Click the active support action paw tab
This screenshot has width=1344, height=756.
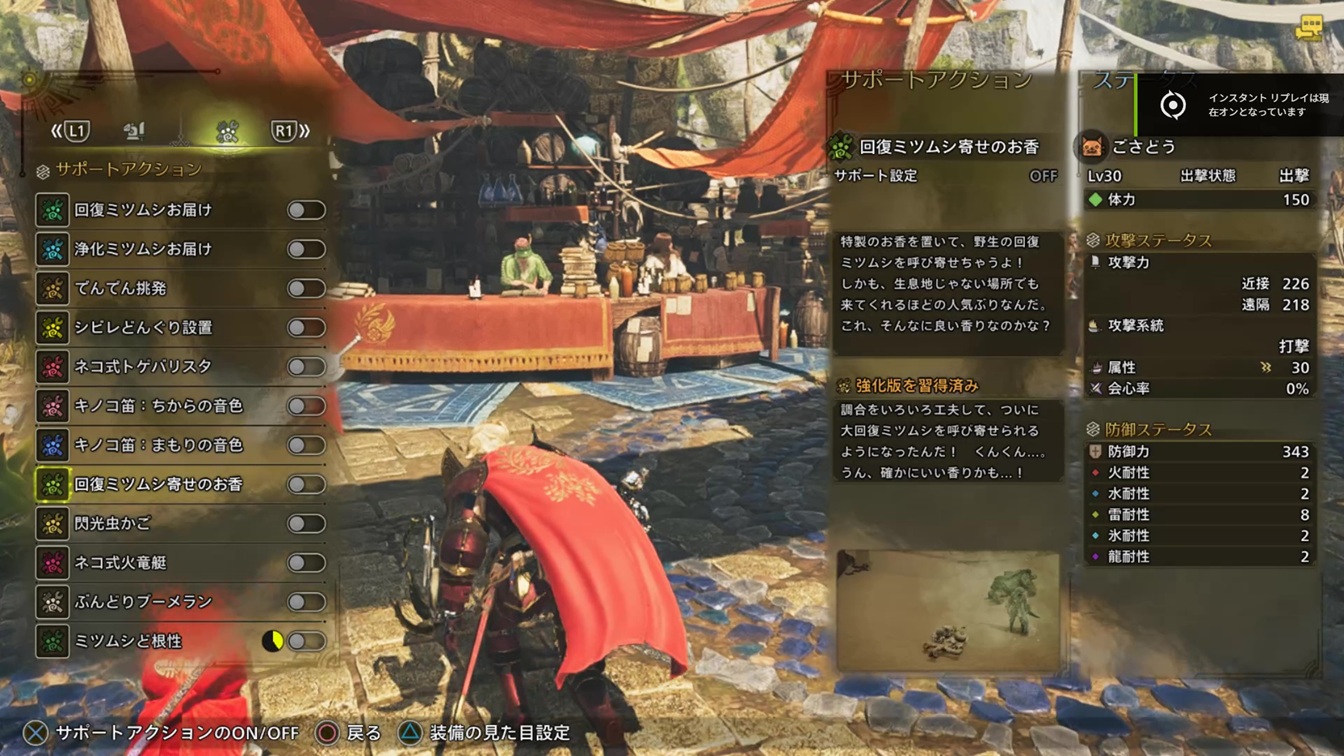point(227,131)
